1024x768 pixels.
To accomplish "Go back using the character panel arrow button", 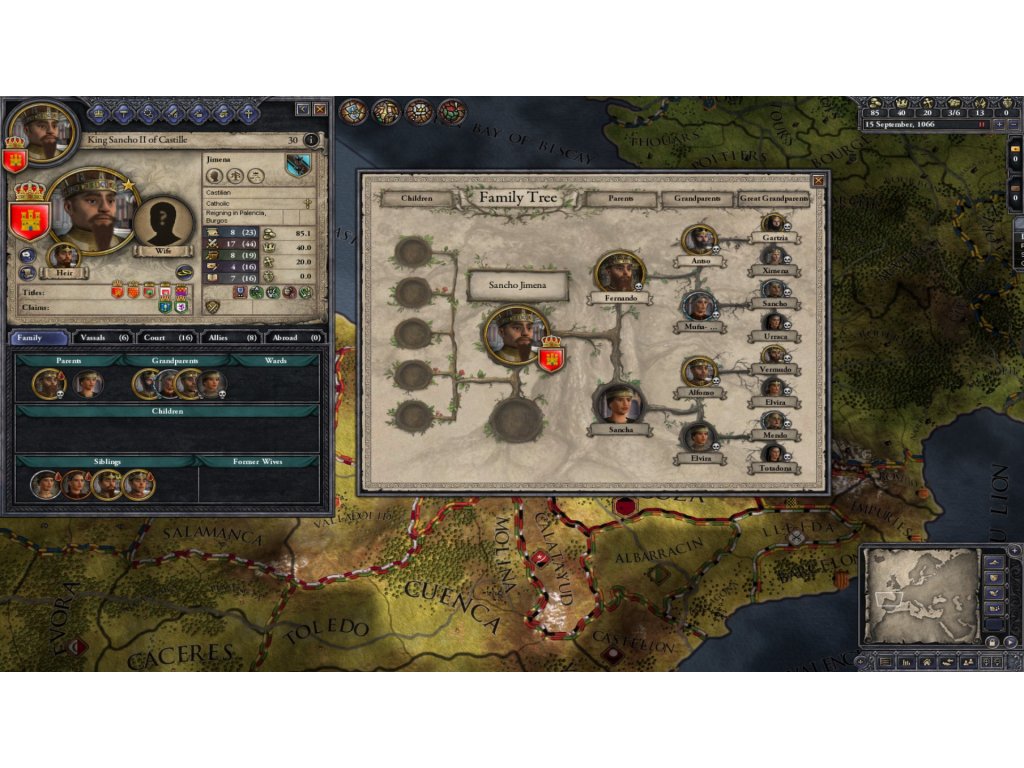I will coord(302,108).
